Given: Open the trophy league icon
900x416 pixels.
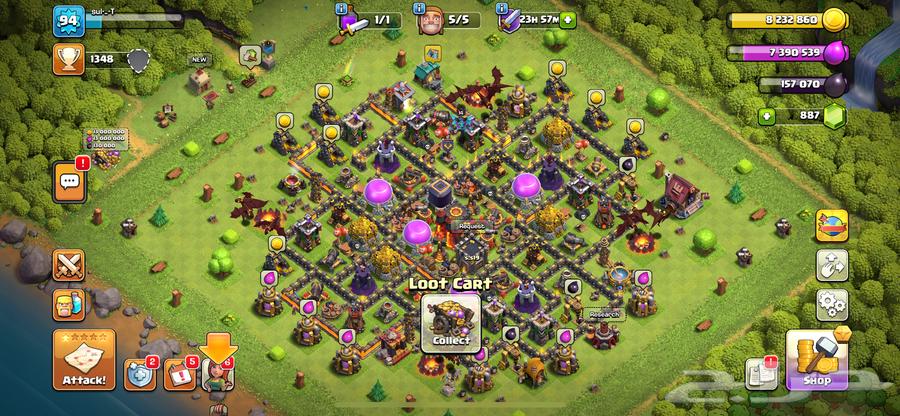Looking at the screenshot, I should [x=68, y=60].
